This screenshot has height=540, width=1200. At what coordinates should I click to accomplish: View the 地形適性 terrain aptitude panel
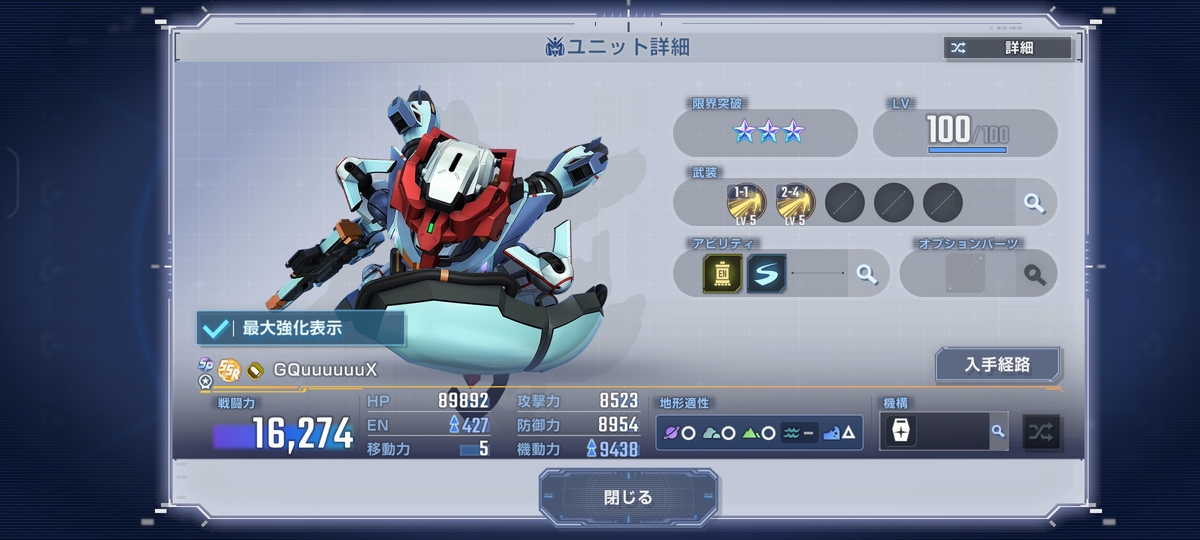coord(759,432)
